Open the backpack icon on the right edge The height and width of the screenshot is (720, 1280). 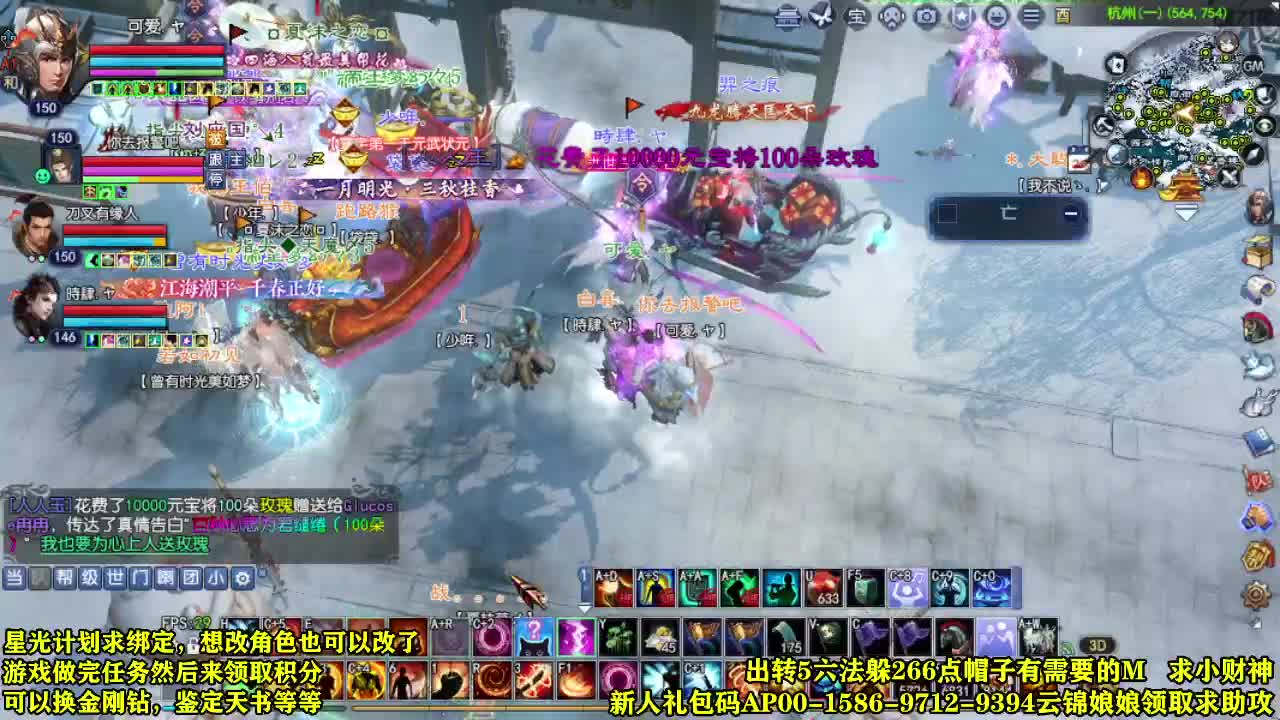(x=1257, y=251)
